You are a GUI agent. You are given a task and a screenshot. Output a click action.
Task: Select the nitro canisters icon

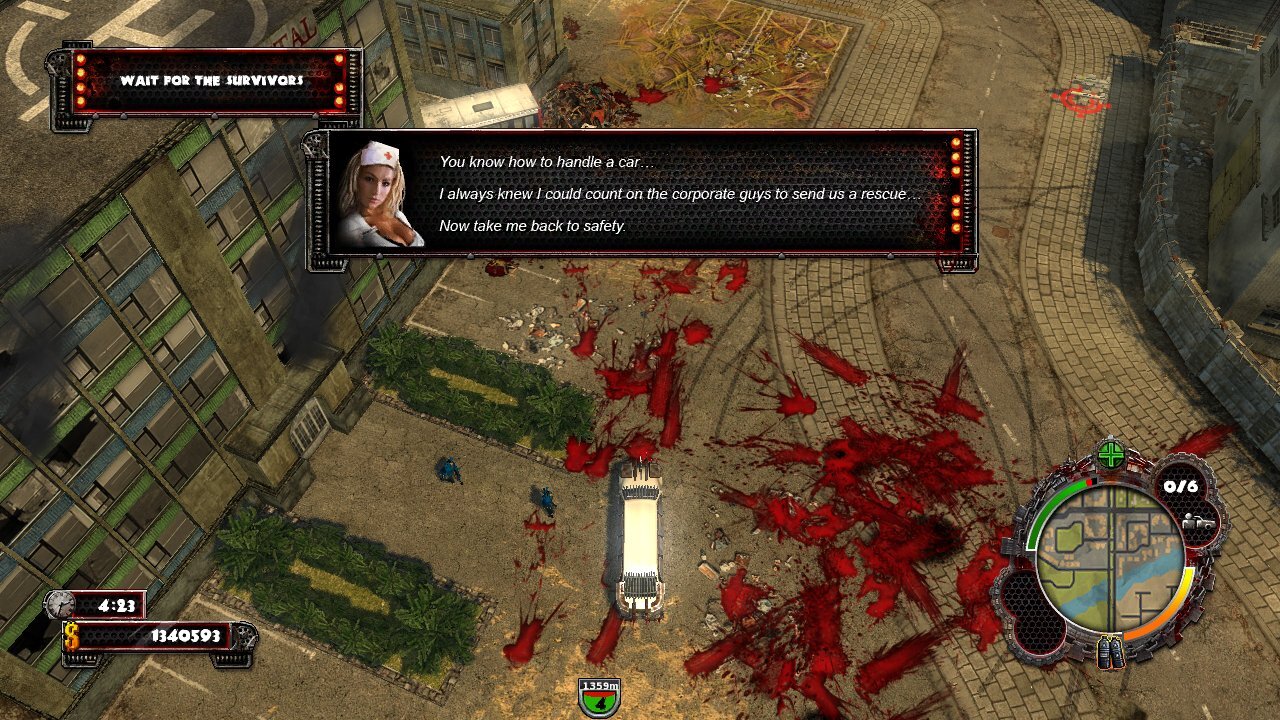pos(1110,653)
